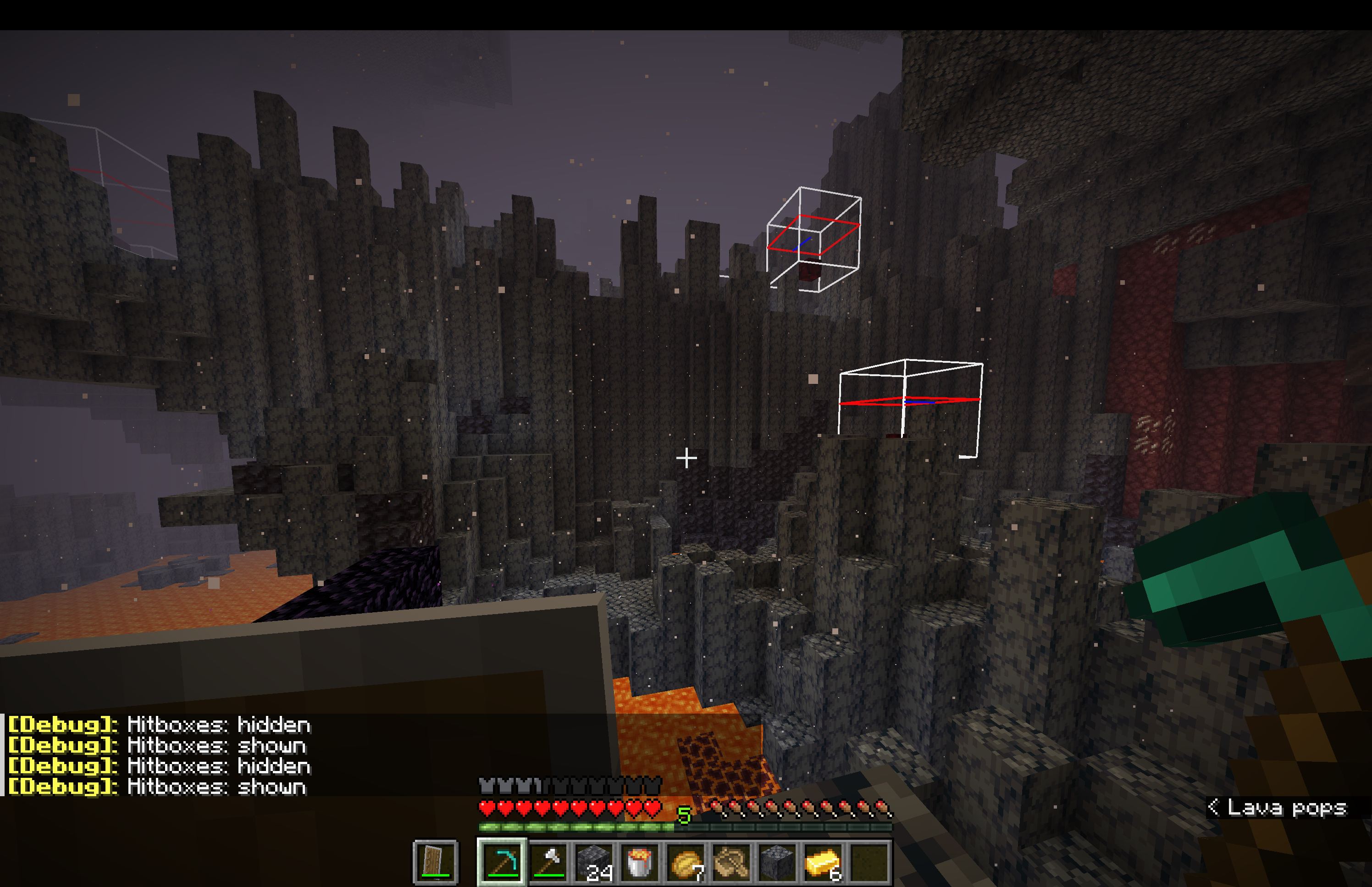
Task: Select the gold ingot stack
Action: pos(823,862)
